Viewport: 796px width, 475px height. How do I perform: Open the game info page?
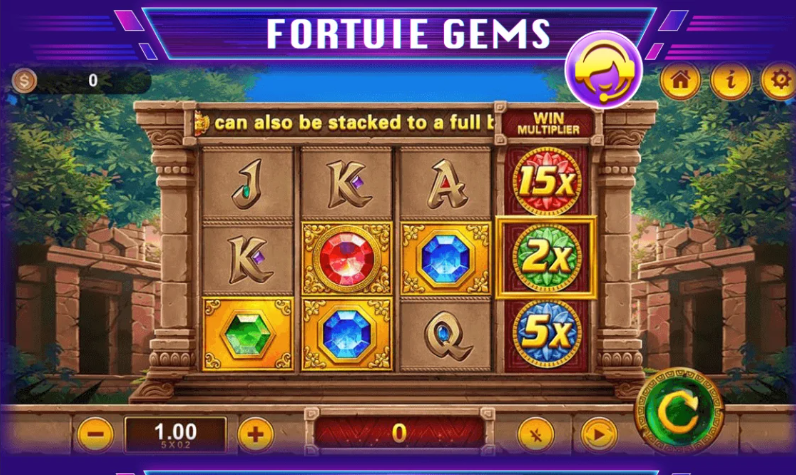coord(730,82)
